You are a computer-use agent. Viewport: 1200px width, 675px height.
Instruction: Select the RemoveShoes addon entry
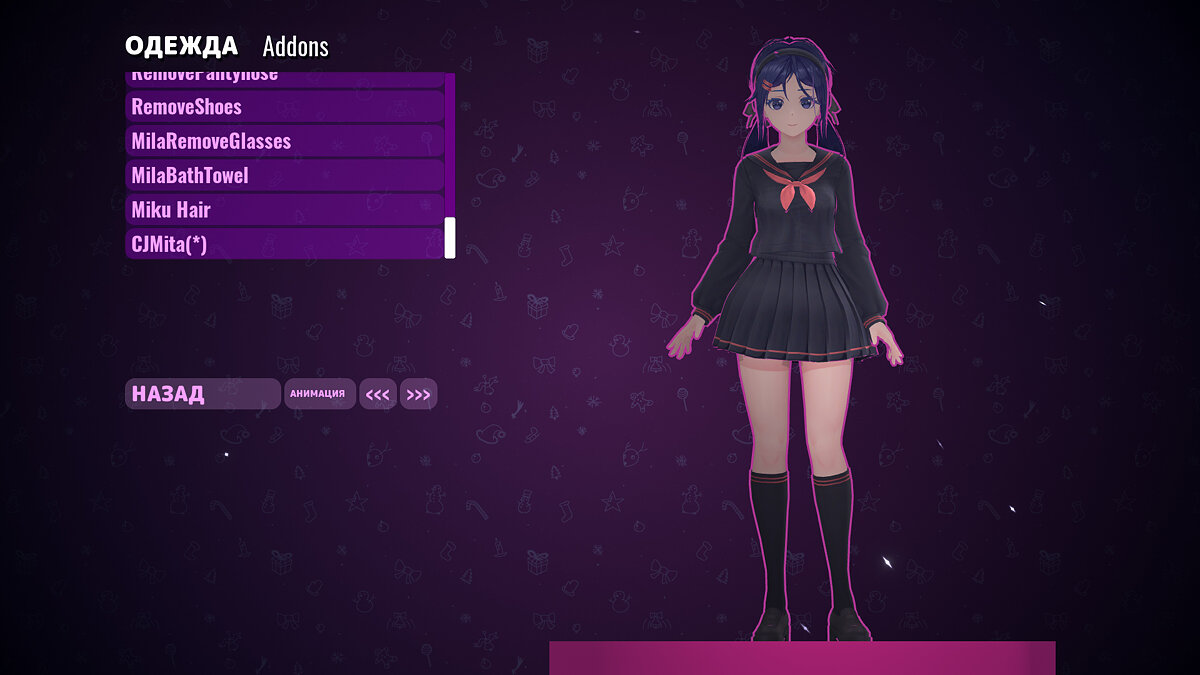tap(285, 107)
